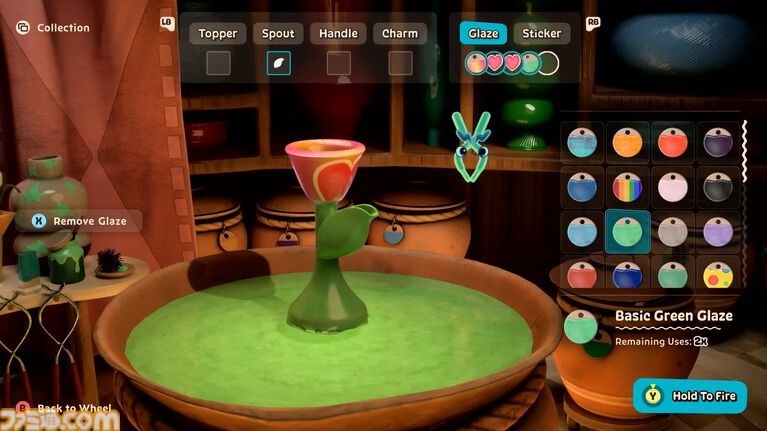Select the Topper category
Screen dimensions: 767x431
218,34
